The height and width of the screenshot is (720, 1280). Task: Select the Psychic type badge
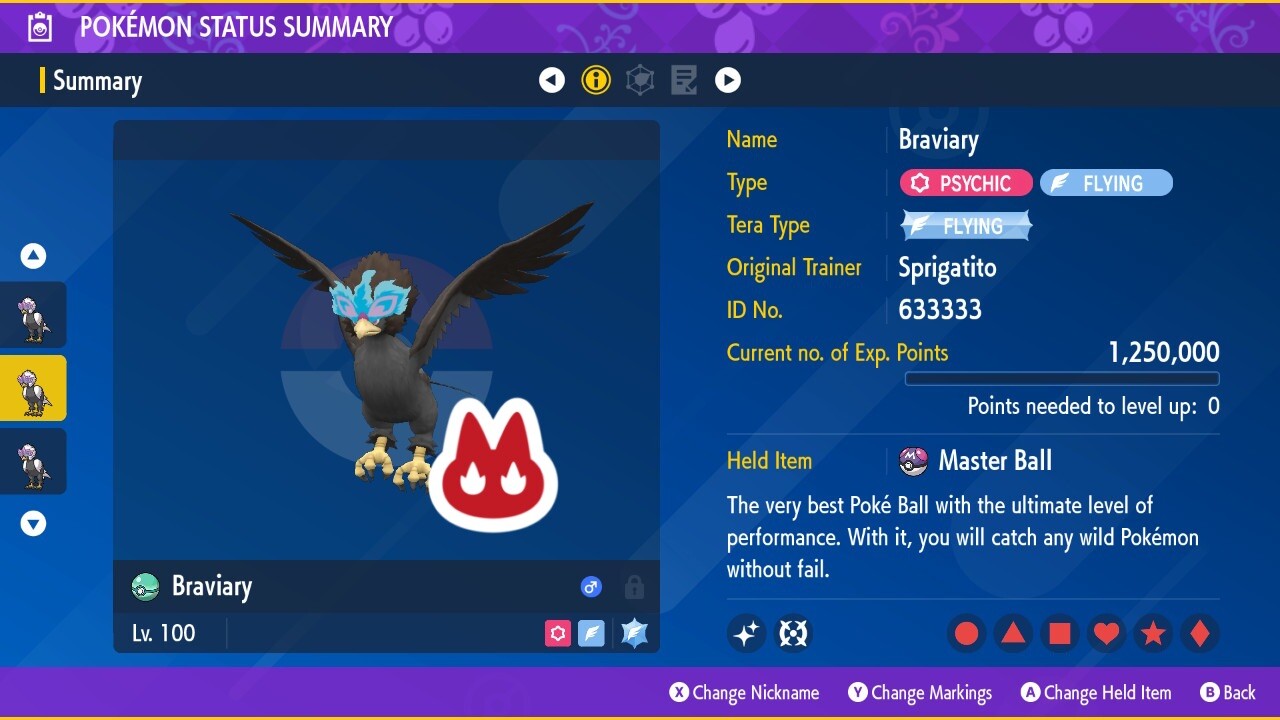tap(965, 183)
